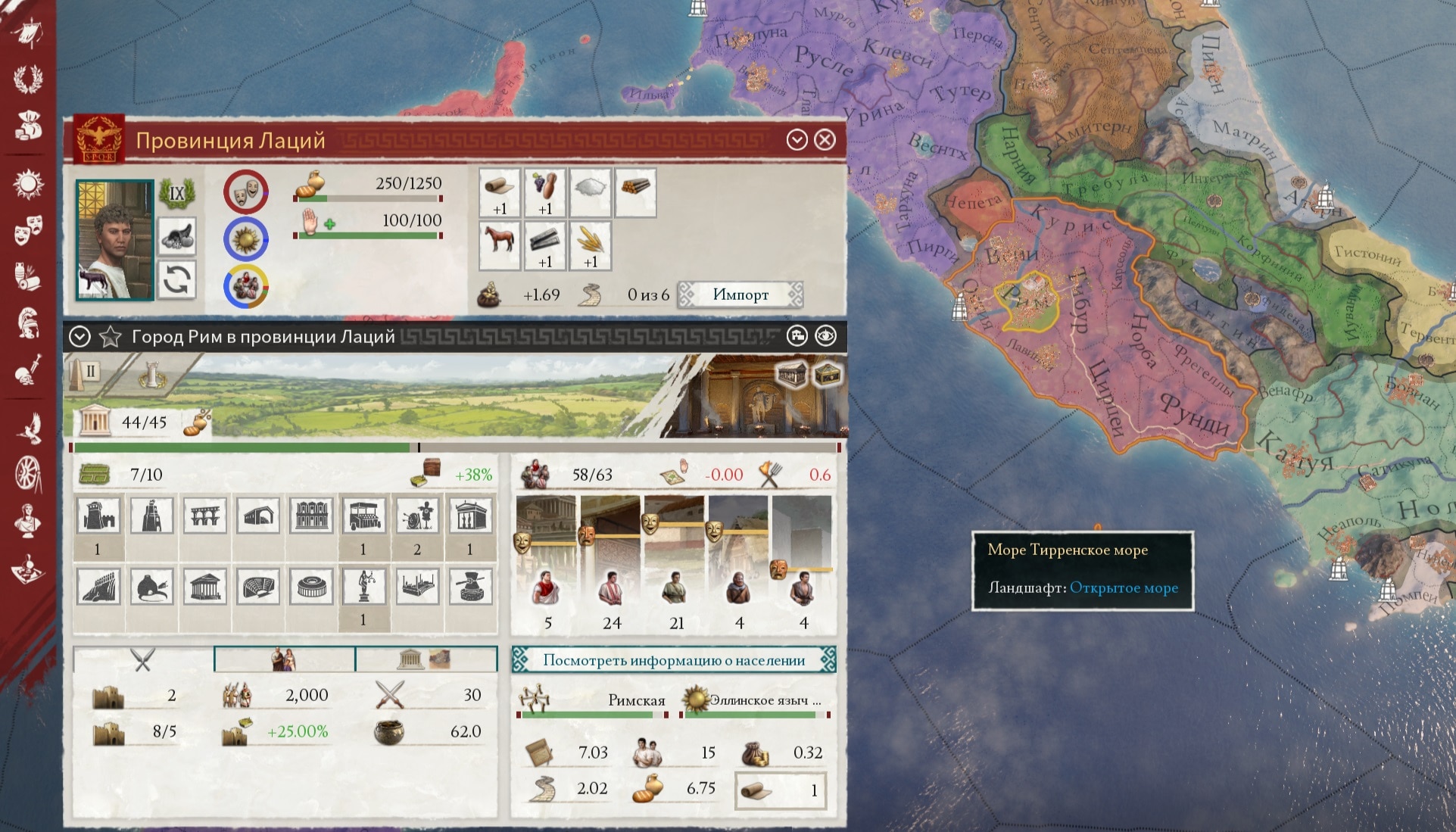The image size is (1456, 832).
Task: Open the Импорт trade button
Action: point(740,294)
